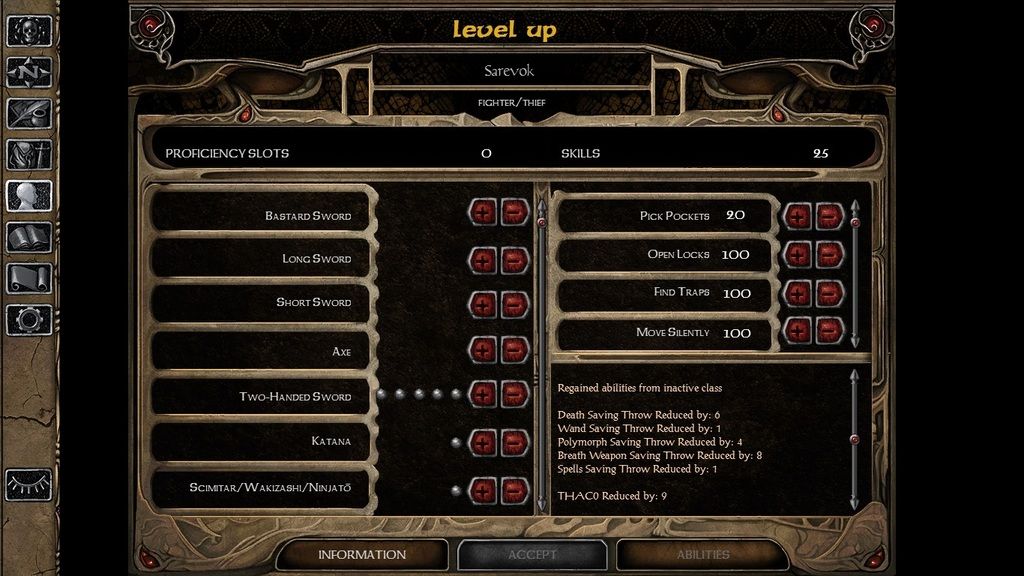Decrease the Move Silently skill

(828, 331)
